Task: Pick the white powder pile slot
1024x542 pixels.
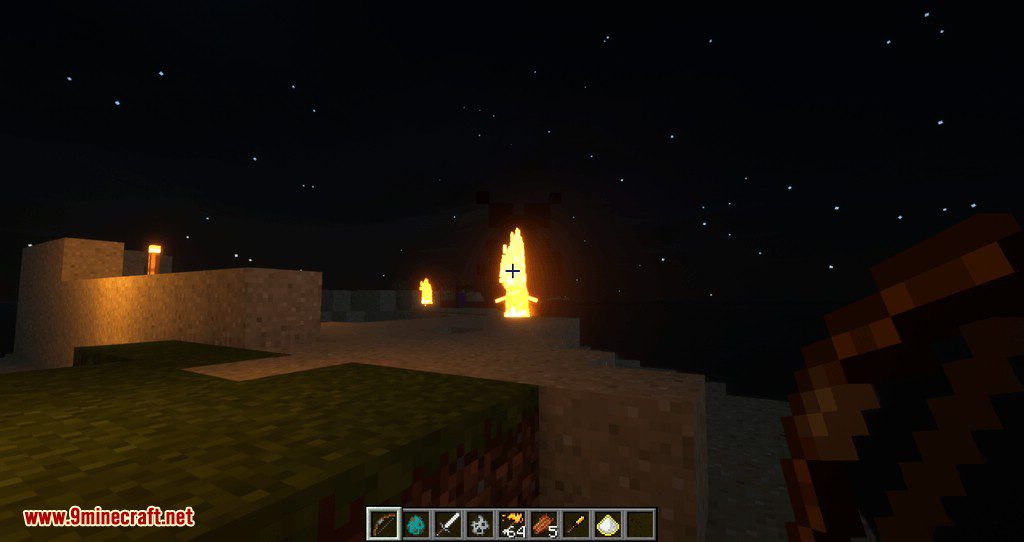Action: point(607,524)
